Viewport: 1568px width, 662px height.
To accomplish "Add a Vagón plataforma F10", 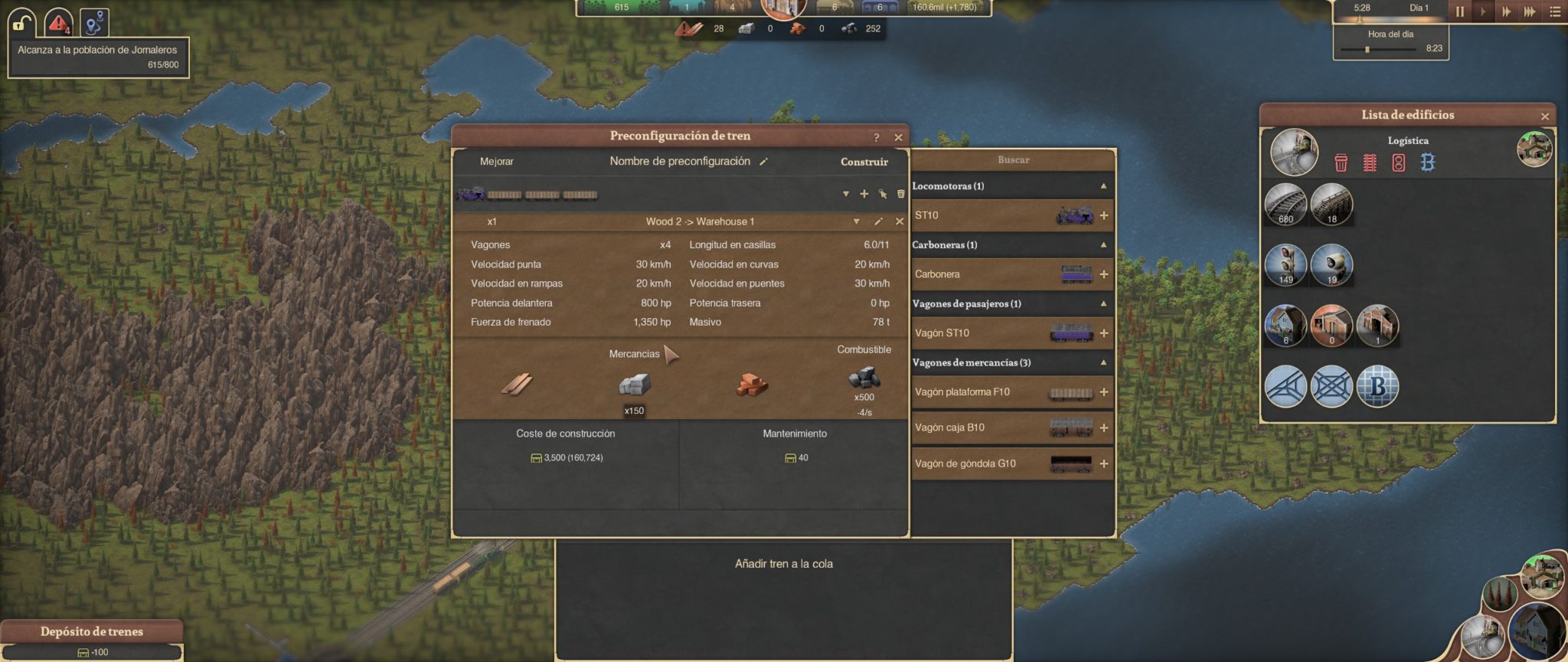I will coord(1104,392).
